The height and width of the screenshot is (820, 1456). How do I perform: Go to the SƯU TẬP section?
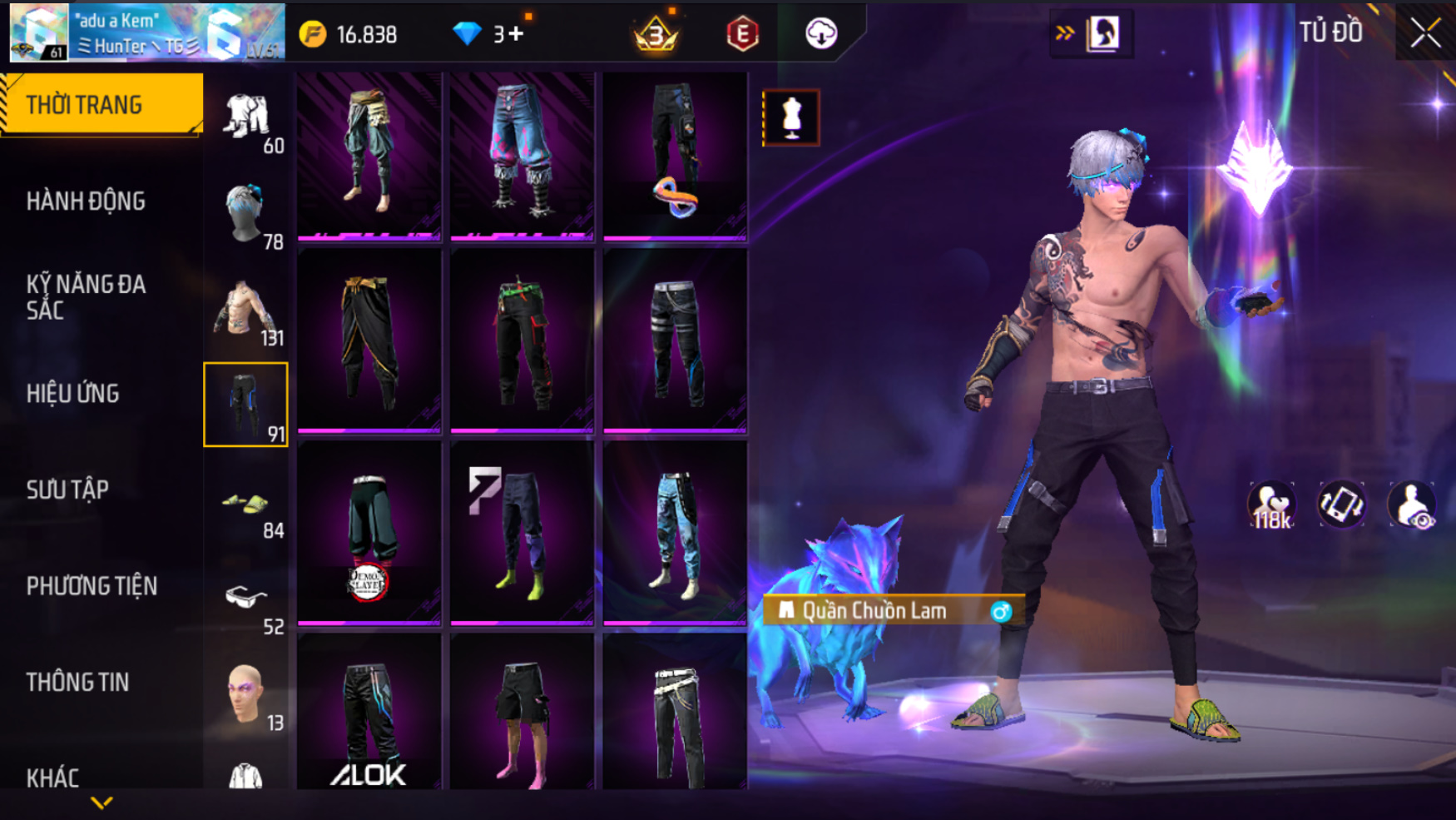pos(67,490)
